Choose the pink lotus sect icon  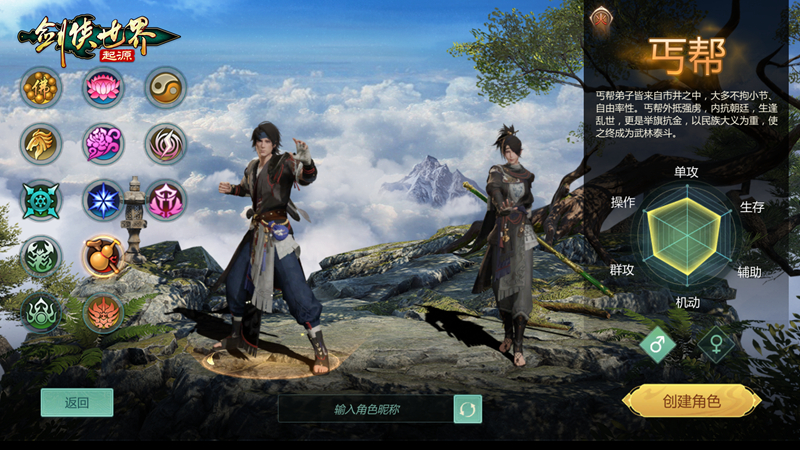[x=103, y=87]
